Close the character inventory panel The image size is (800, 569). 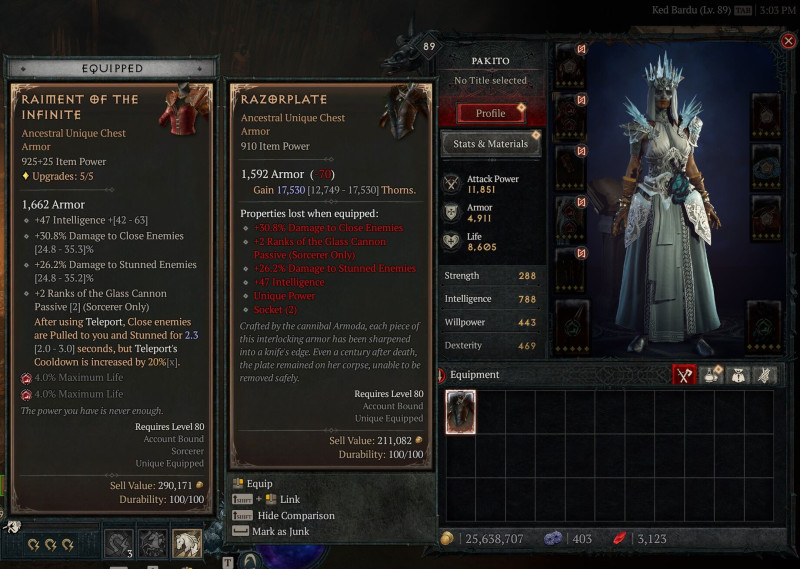click(788, 41)
